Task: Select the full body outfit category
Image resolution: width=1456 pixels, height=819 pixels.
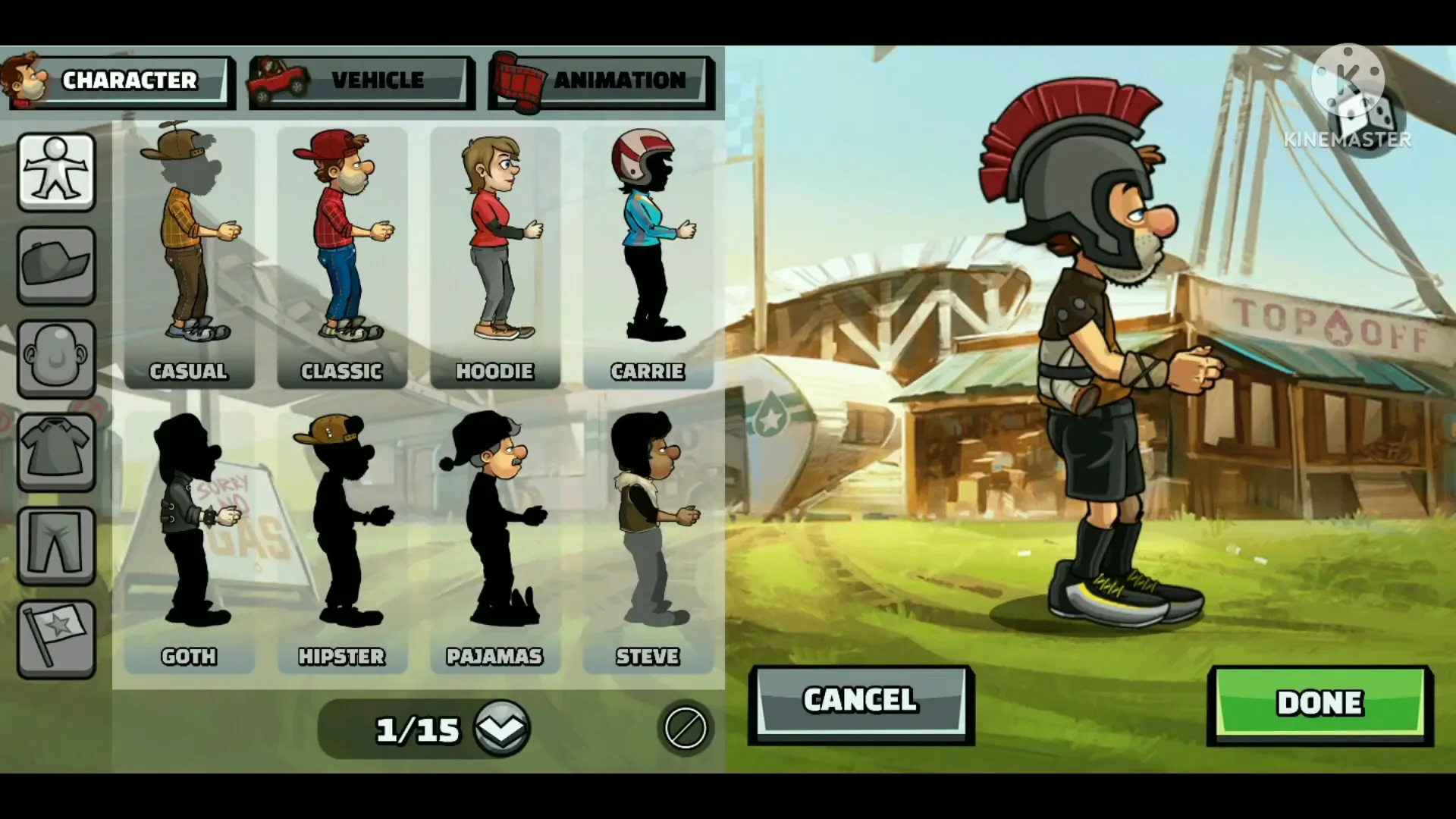Action: tap(56, 171)
